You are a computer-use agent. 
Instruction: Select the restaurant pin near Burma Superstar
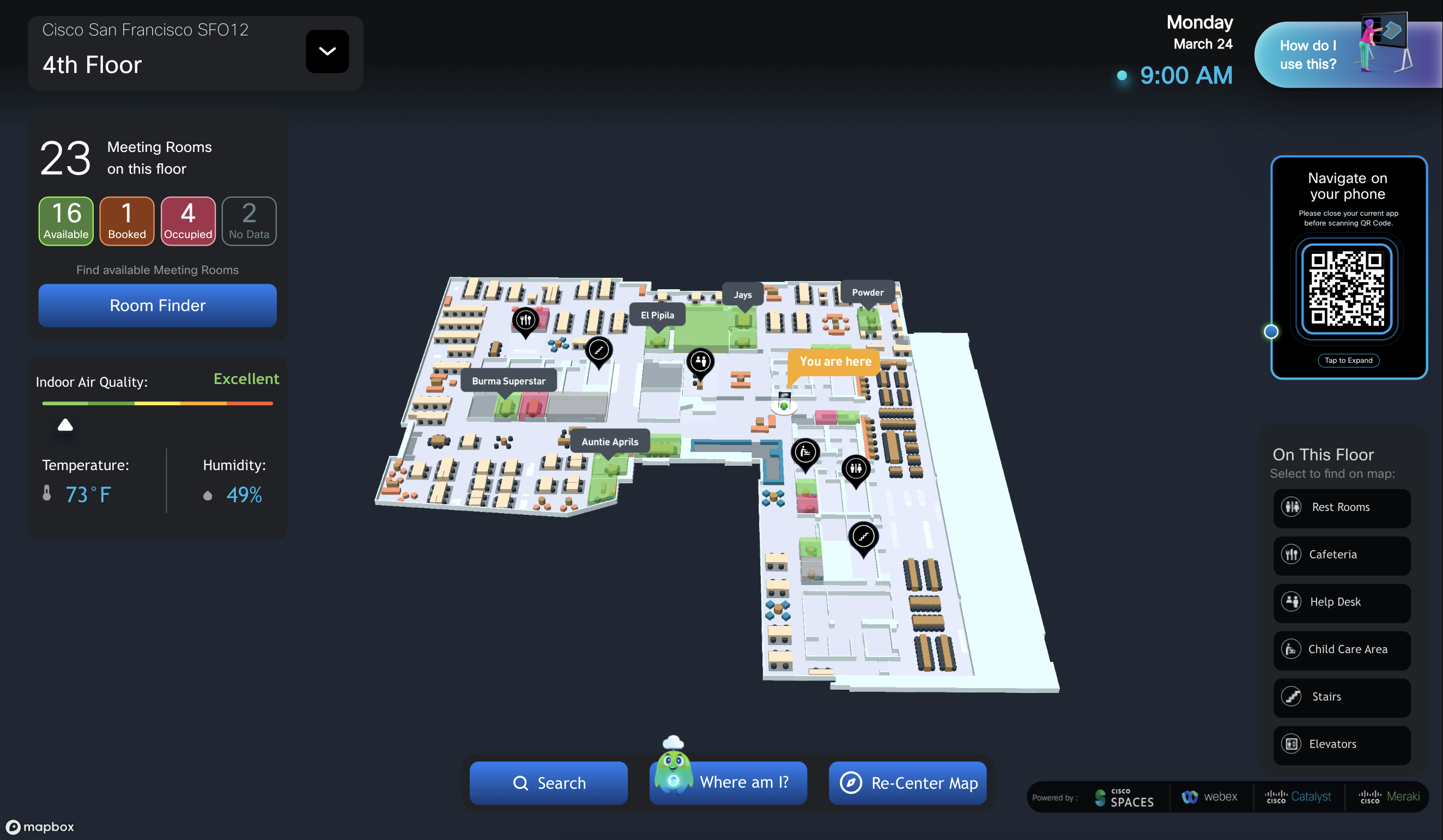(525, 321)
